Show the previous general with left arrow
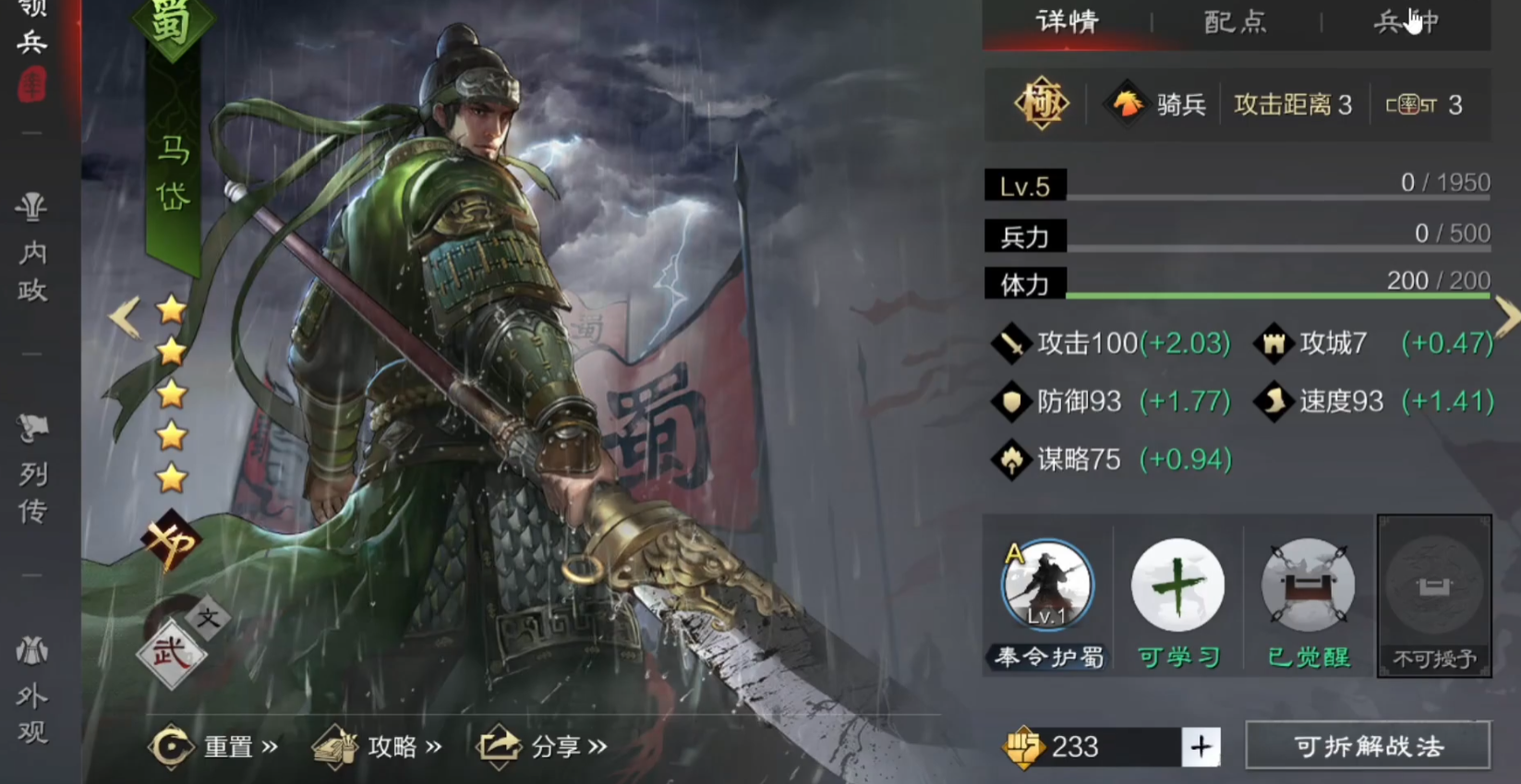This screenshot has height=784, width=1521. tap(124, 317)
